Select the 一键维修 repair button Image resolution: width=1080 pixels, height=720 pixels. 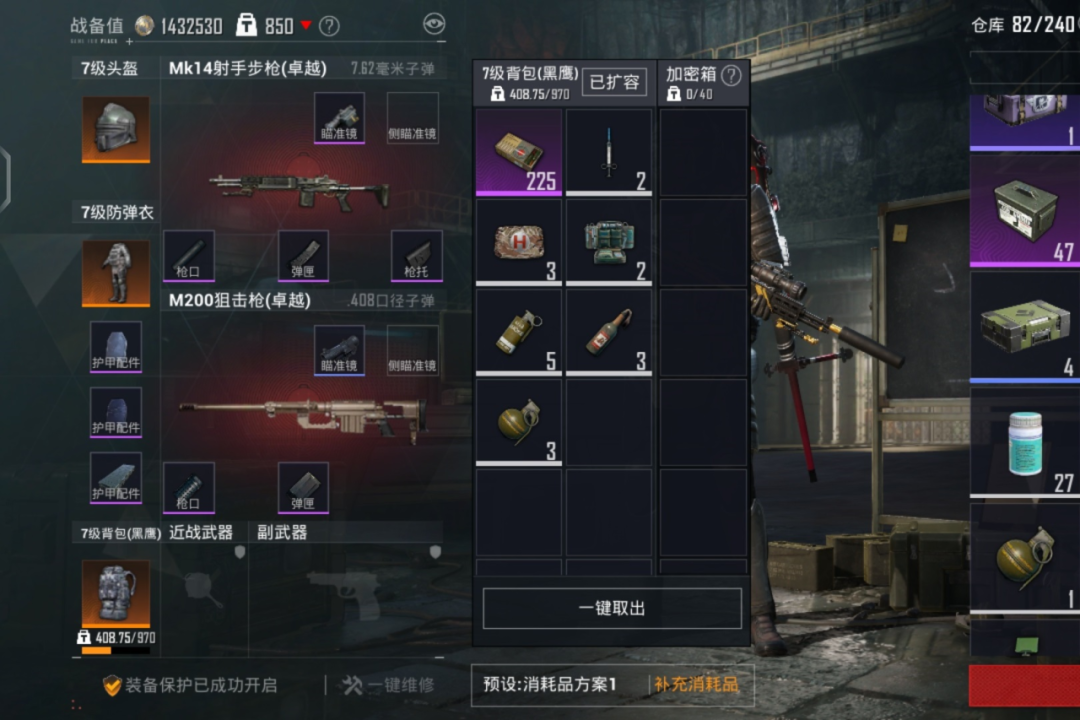click(x=388, y=685)
